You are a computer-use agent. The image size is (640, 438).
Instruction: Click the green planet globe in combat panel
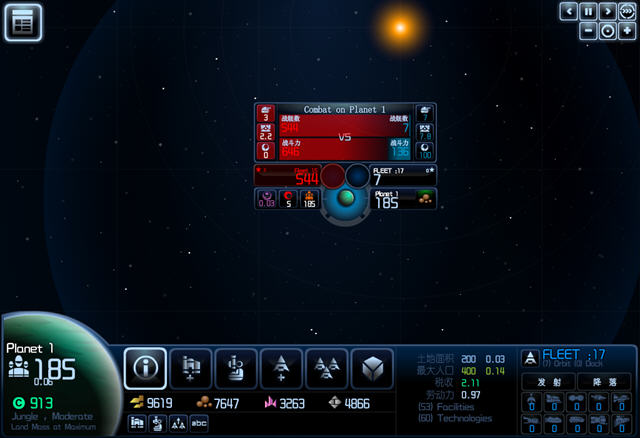click(346, 199)
